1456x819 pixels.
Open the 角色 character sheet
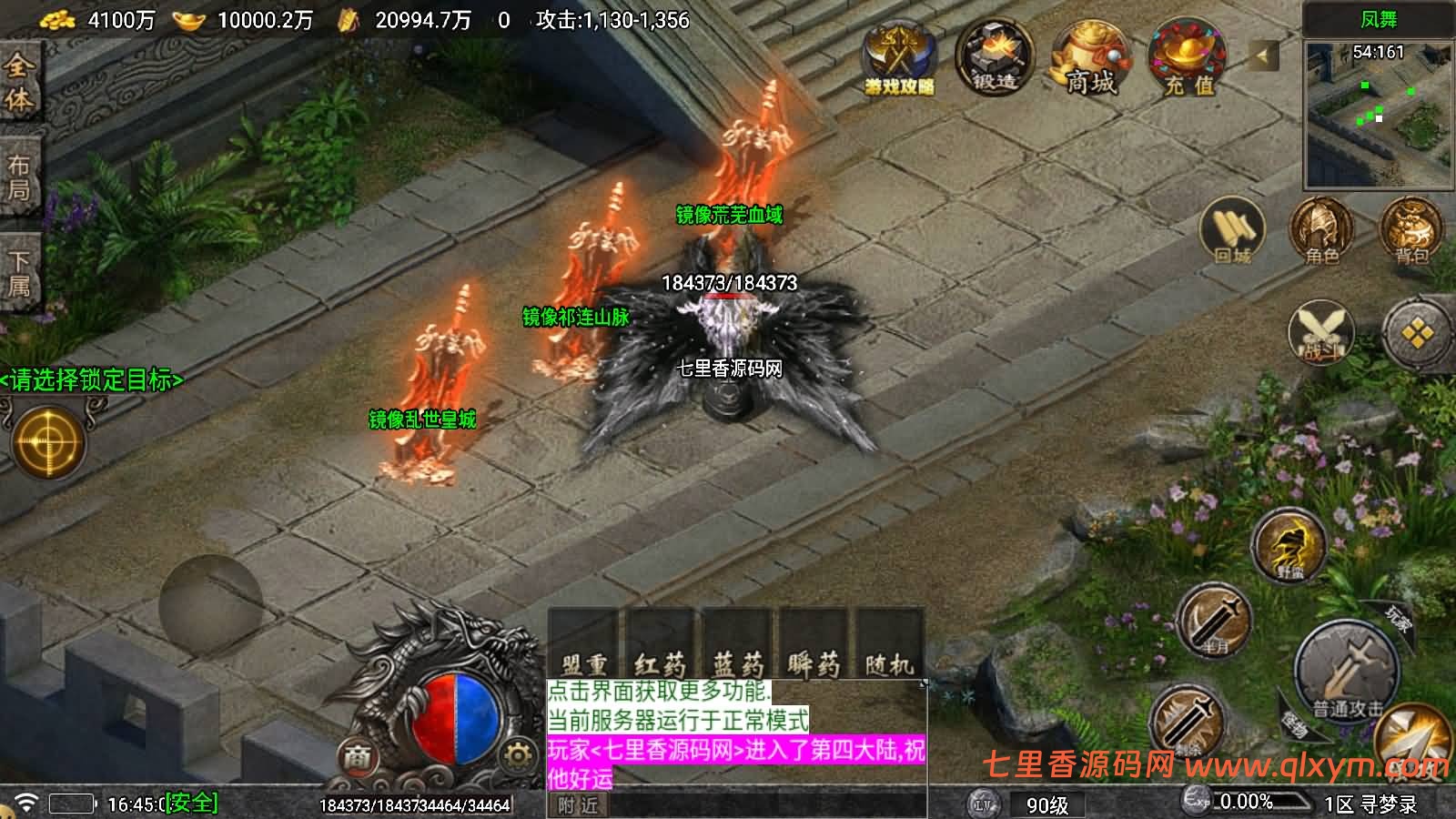(1321, 231)
